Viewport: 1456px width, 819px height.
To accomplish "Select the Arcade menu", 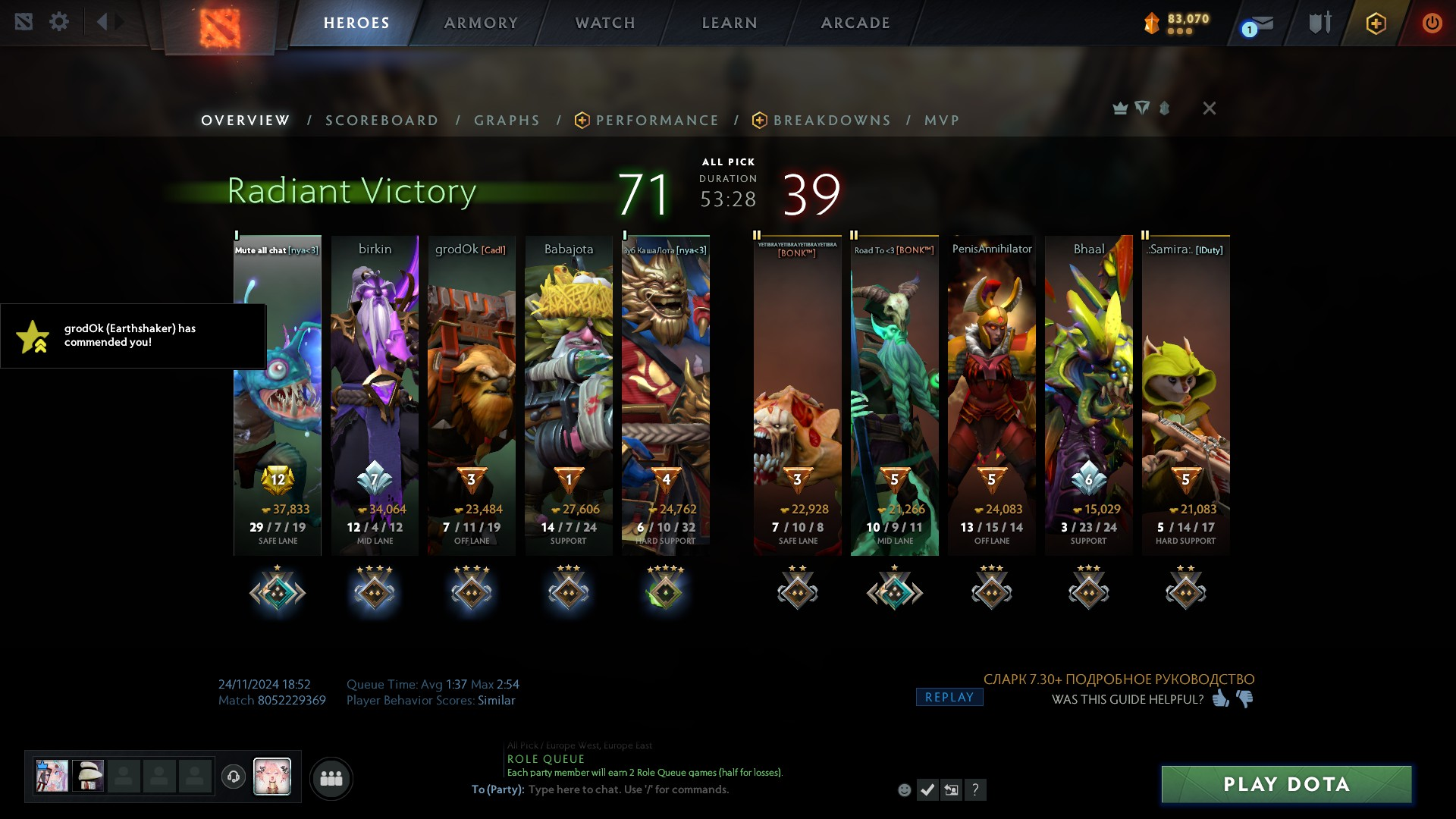I will coord(855,23).
